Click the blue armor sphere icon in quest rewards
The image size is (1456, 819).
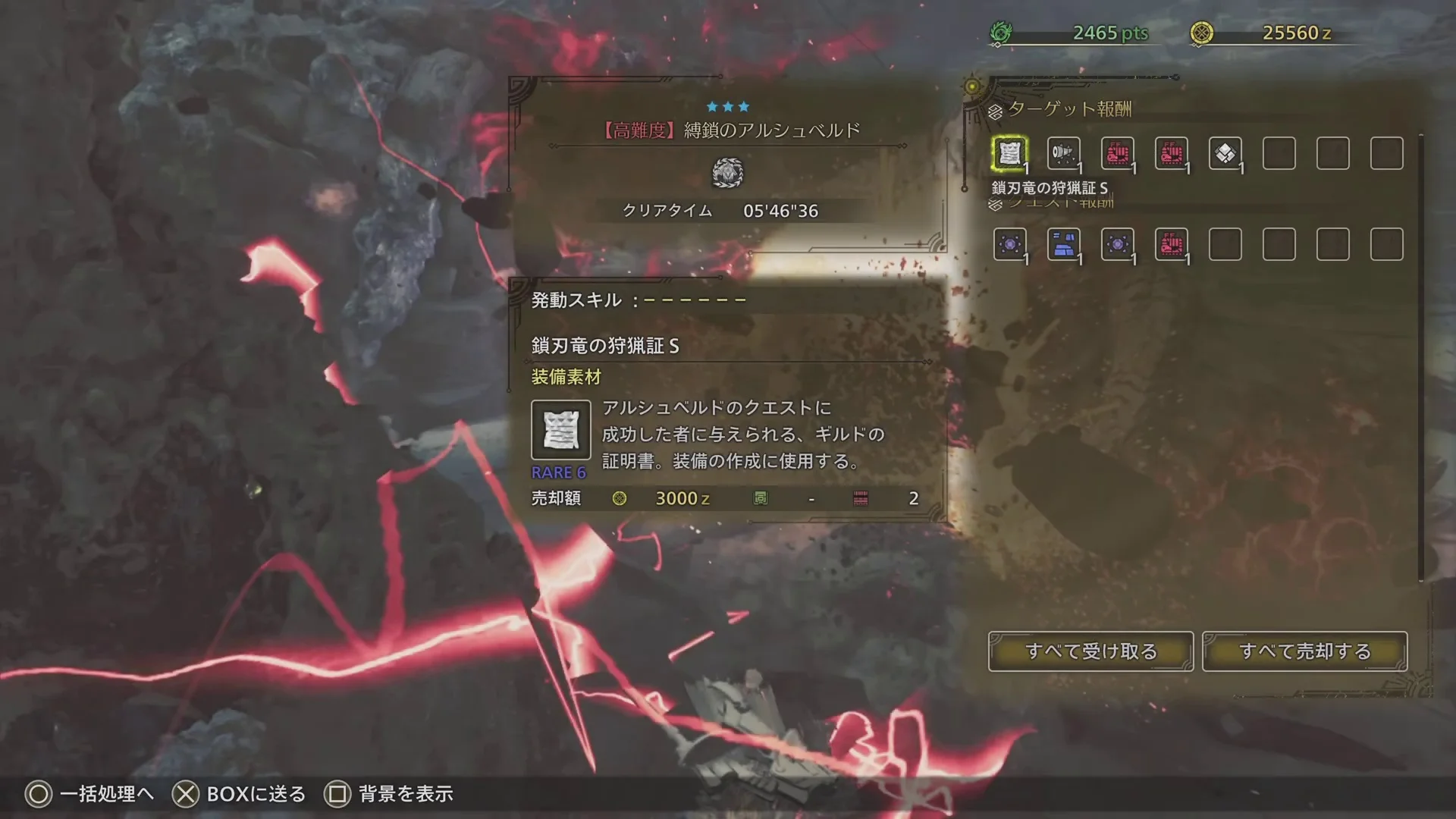coord(1065,244)
